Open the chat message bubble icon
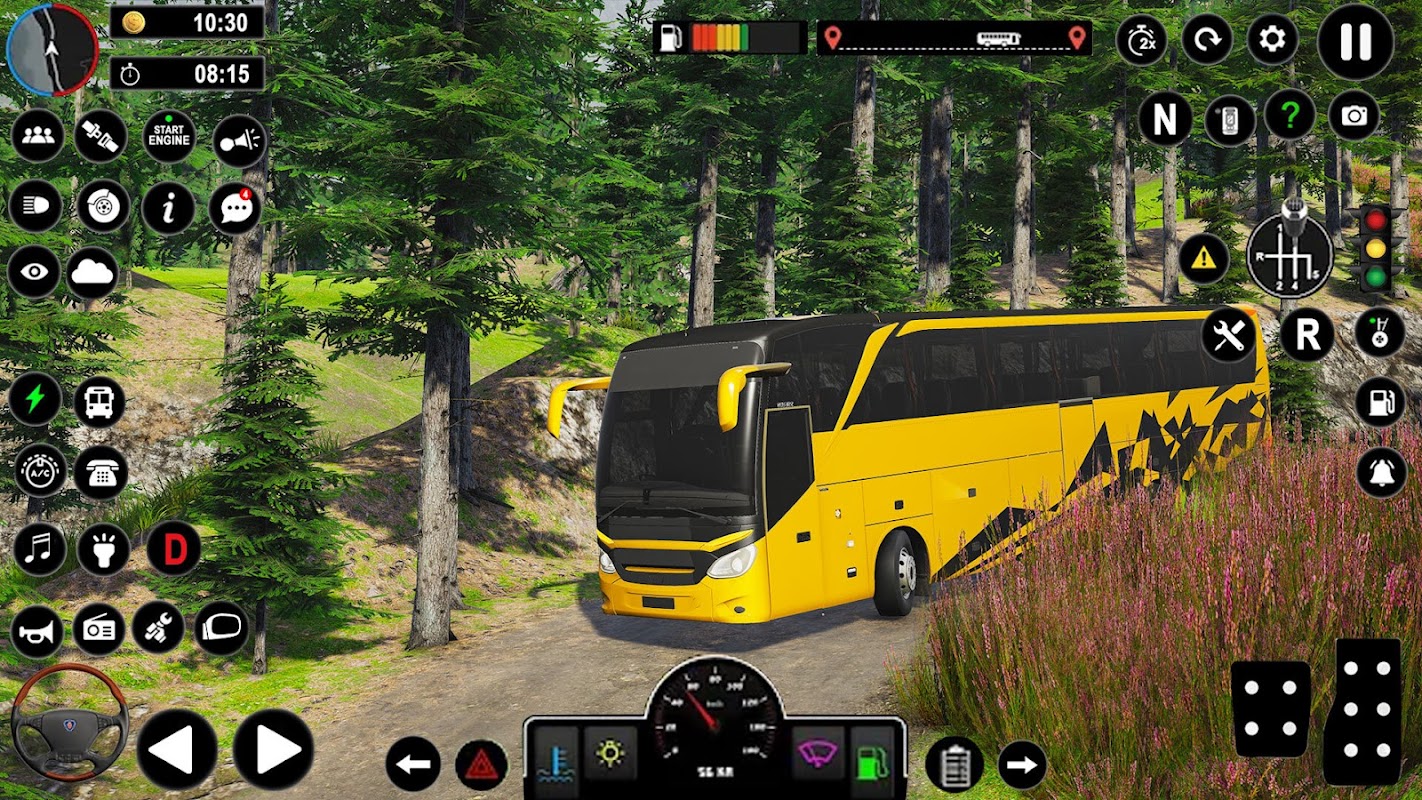Image resolution: width=1422 pixels, height=800 pixels. tap(235, 208)
